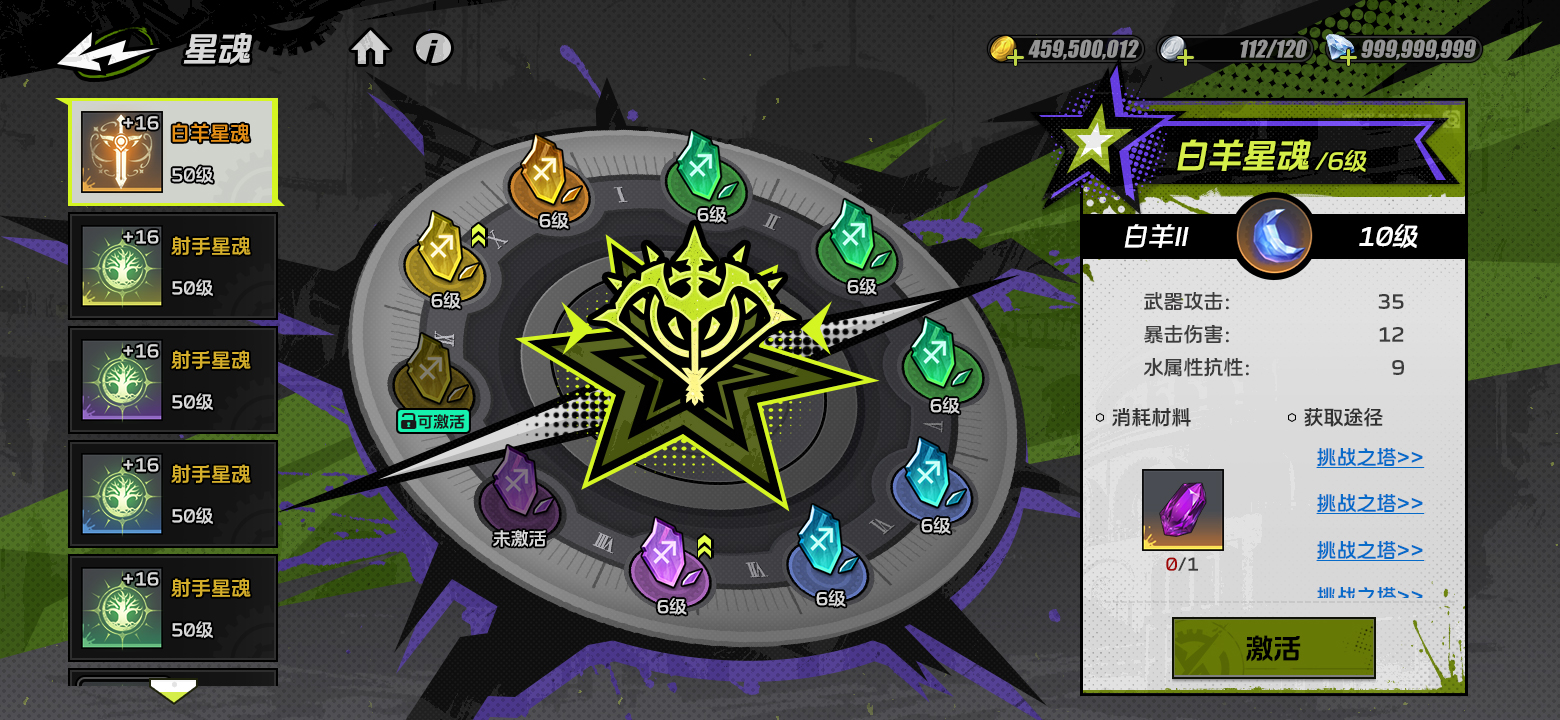Add more gold coins
This screenshot has width=1560, height=720.
(x=1014, y=57)
